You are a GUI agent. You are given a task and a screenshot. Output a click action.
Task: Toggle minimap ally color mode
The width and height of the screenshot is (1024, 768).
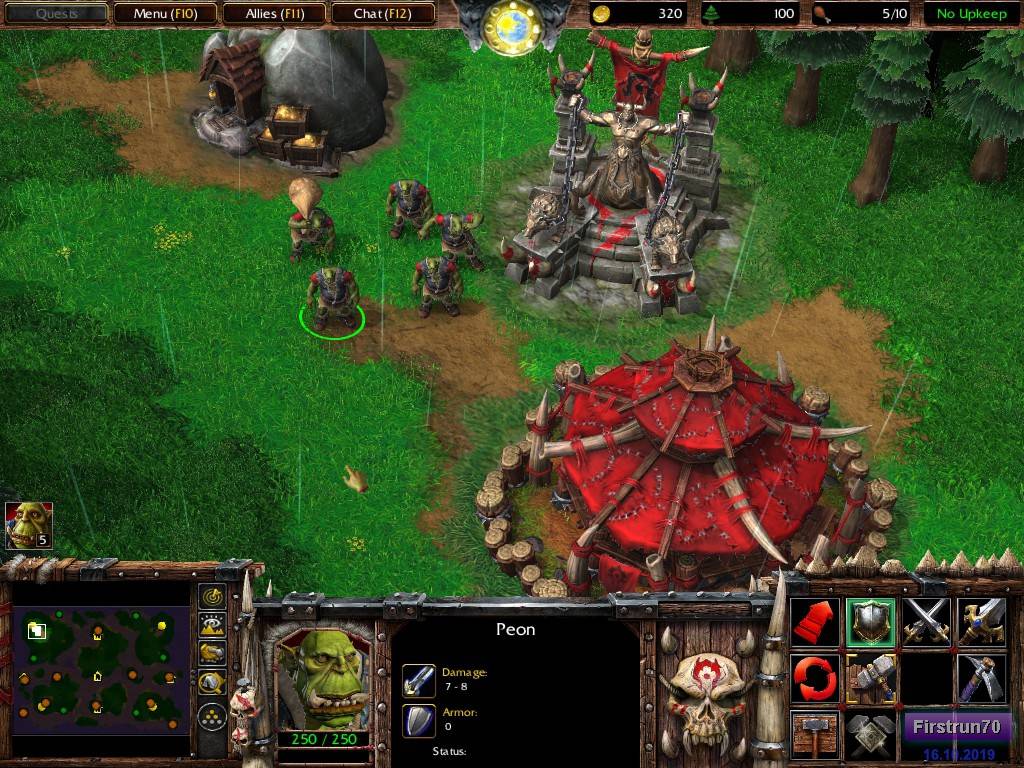212,654
